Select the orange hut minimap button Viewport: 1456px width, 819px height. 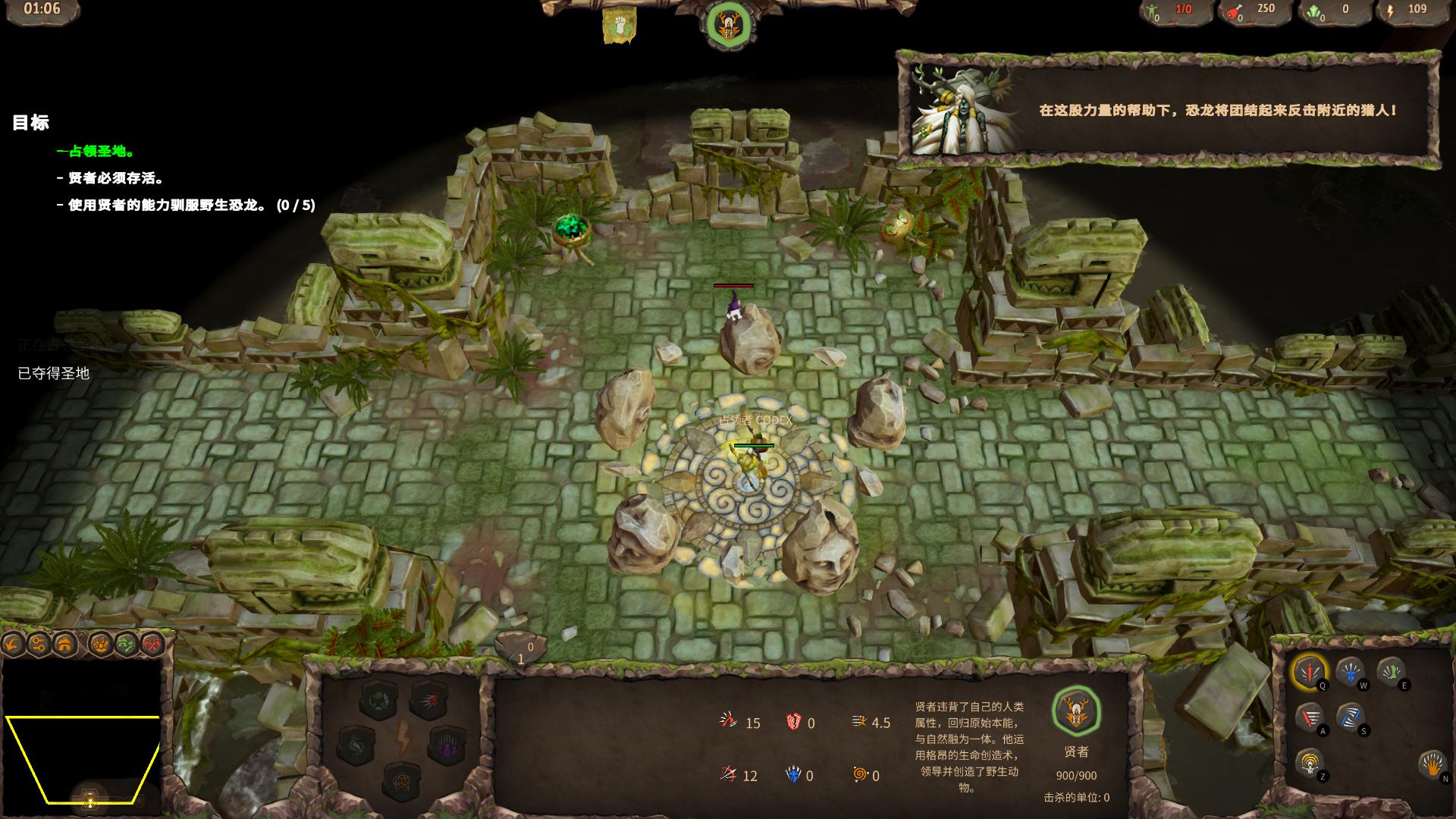(64, 645)
